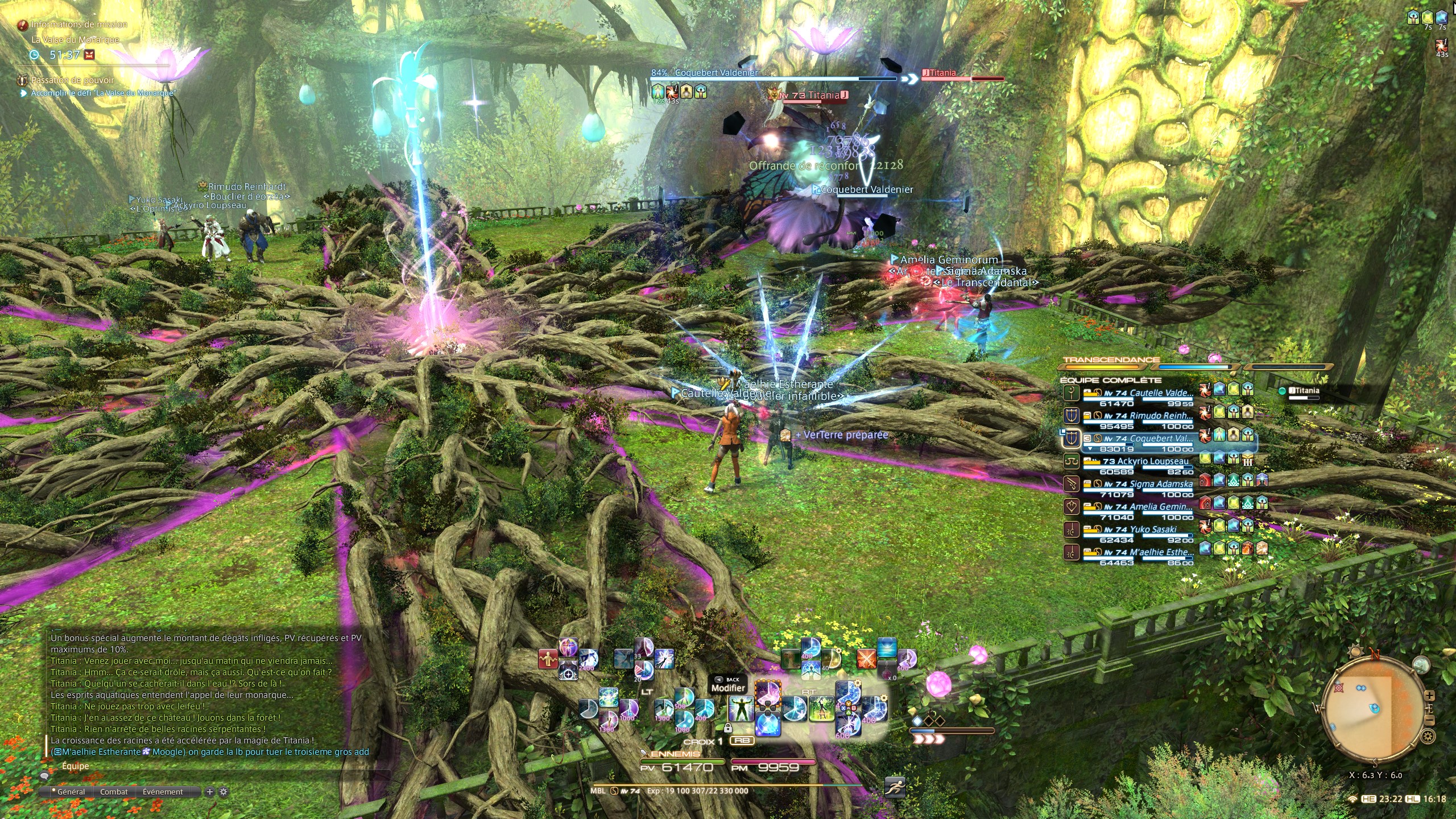
Task: Open minimap settings gear
Action: tap(1428, 737)
